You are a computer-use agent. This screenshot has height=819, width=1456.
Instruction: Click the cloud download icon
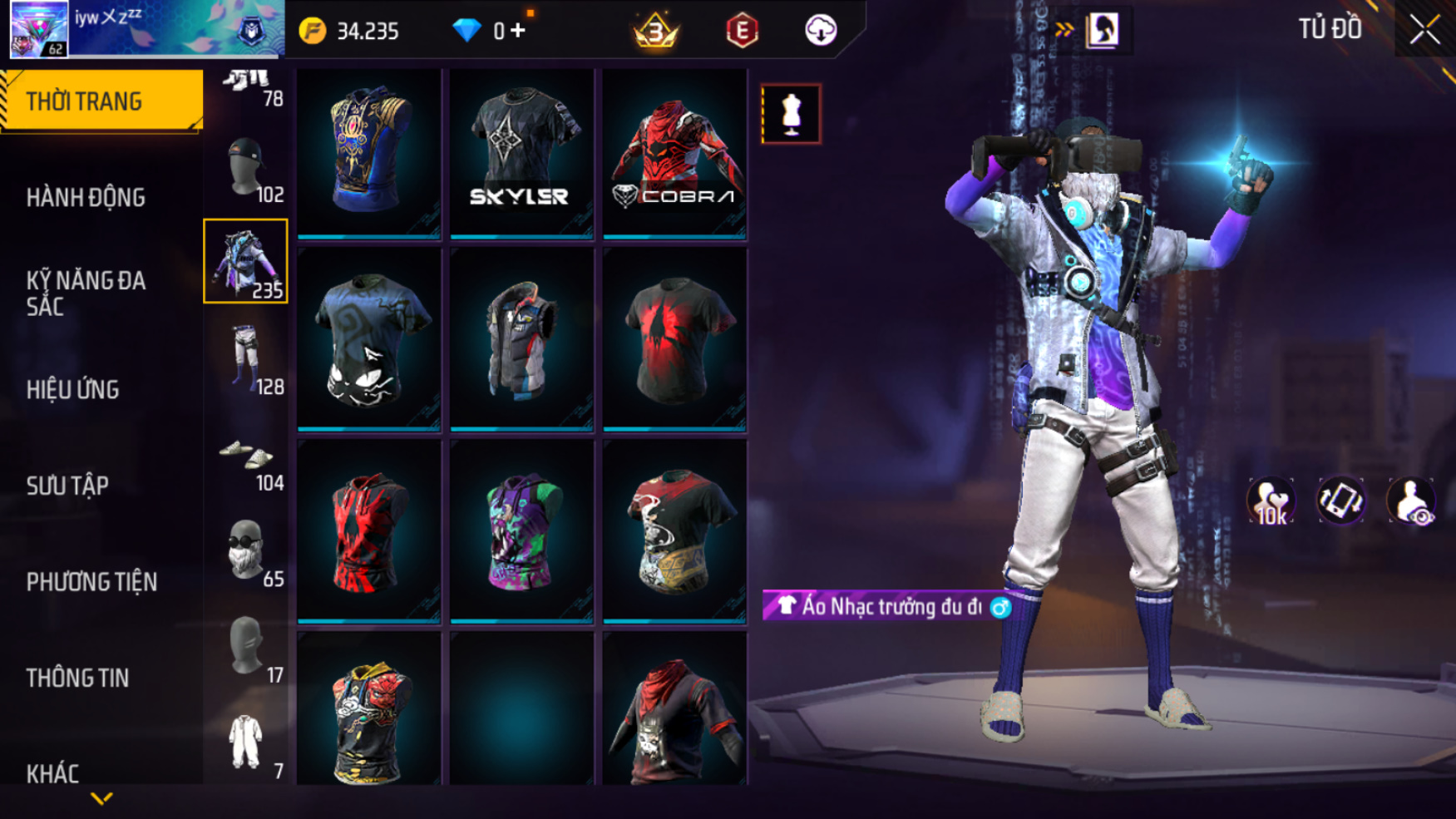[x=821, y=31]
